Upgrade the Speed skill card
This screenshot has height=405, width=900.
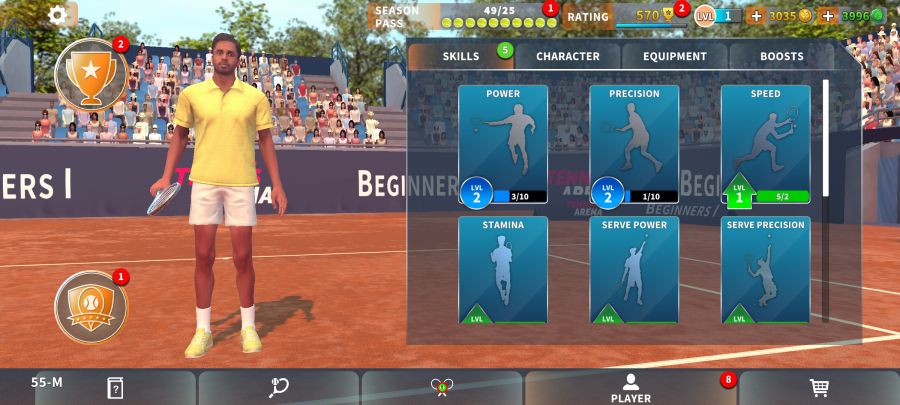pyautogui.click(x=765, y=145)
